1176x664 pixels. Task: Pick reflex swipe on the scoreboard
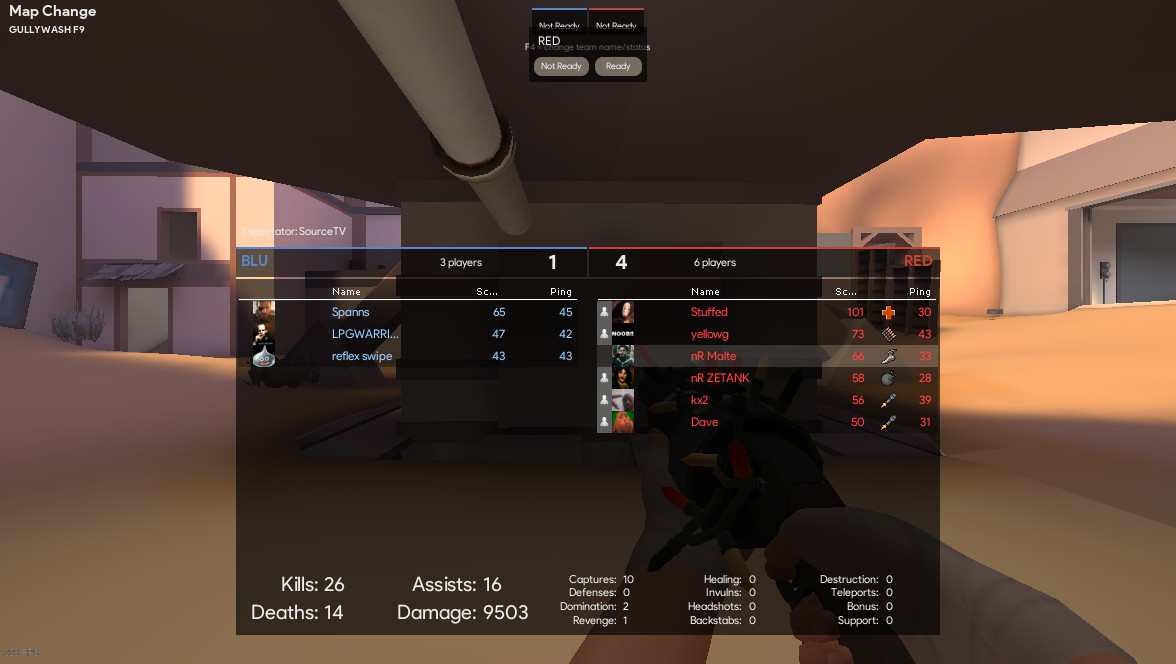coord(362,356)
